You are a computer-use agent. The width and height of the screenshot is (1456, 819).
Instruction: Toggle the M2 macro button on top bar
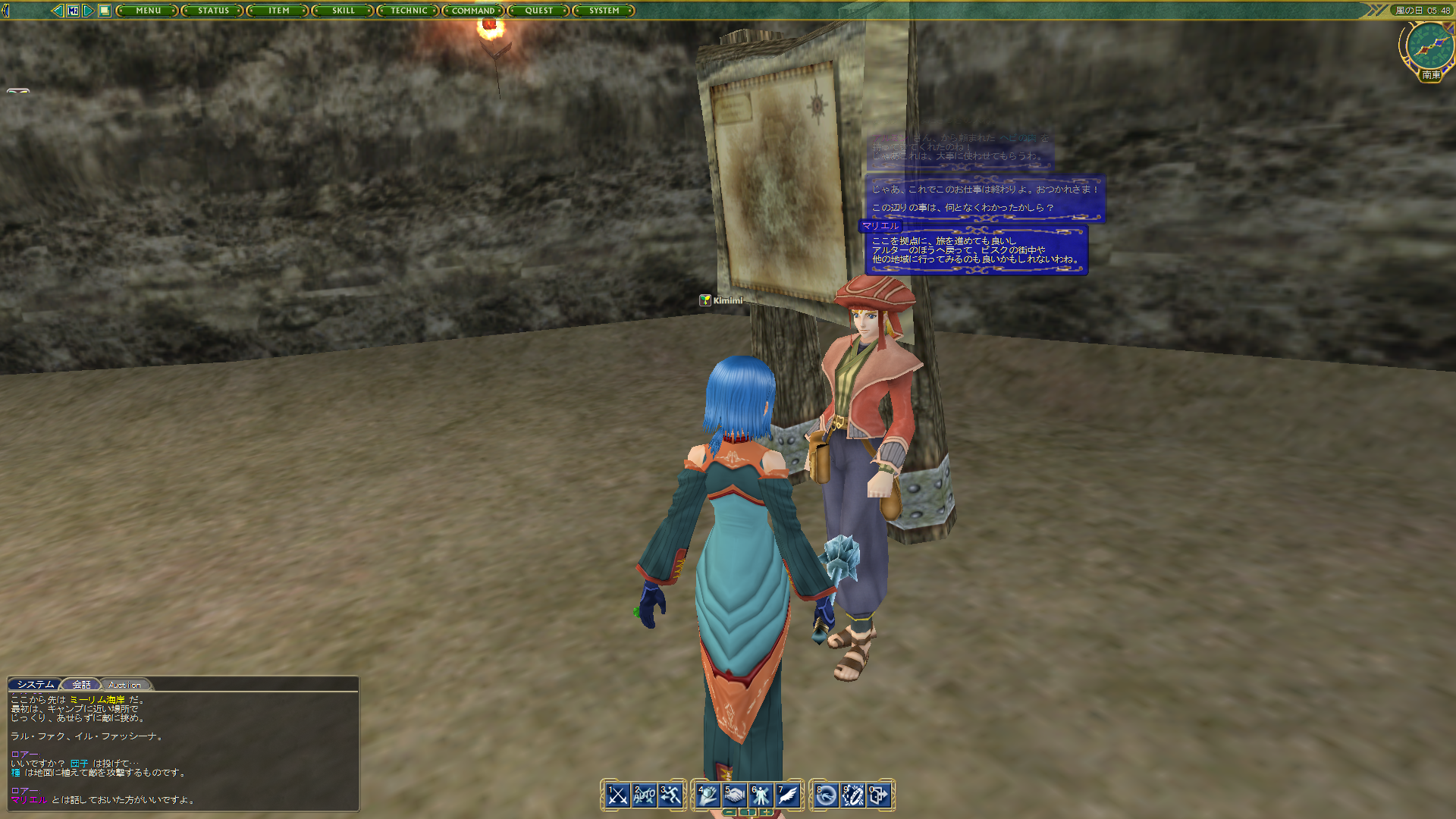pos(74,10)
